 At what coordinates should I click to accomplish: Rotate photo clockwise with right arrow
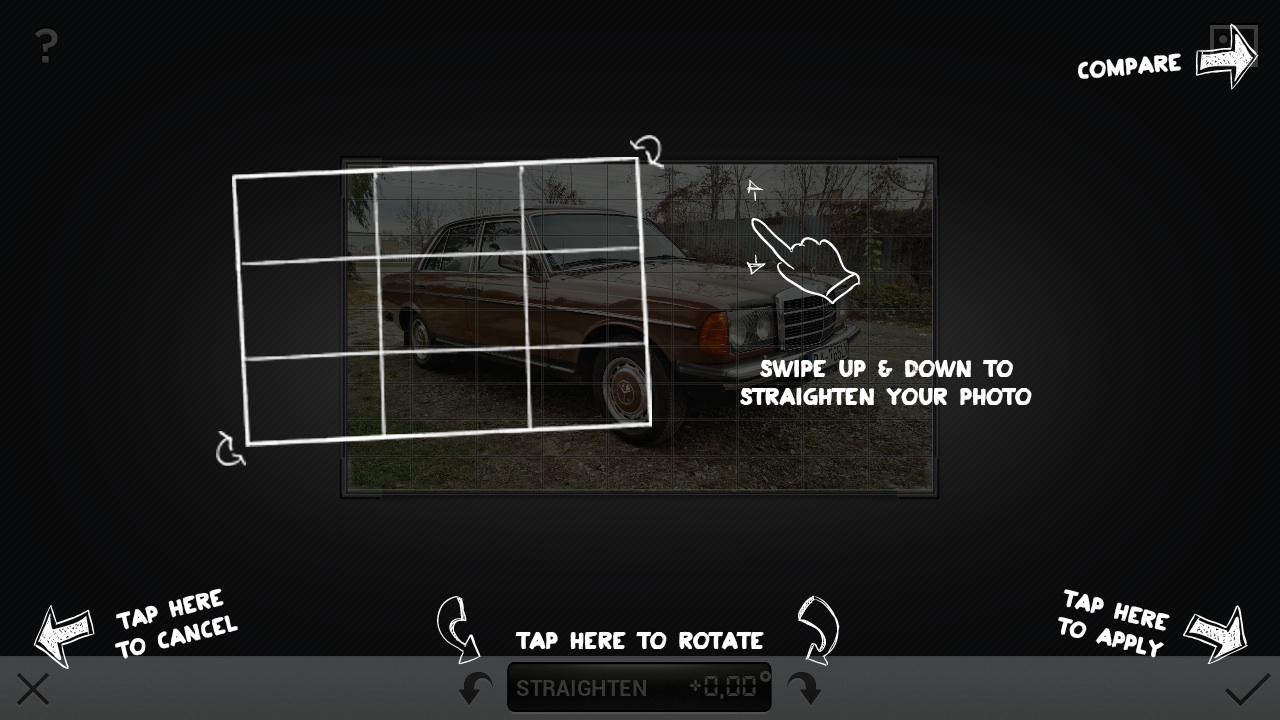(804, 688)
